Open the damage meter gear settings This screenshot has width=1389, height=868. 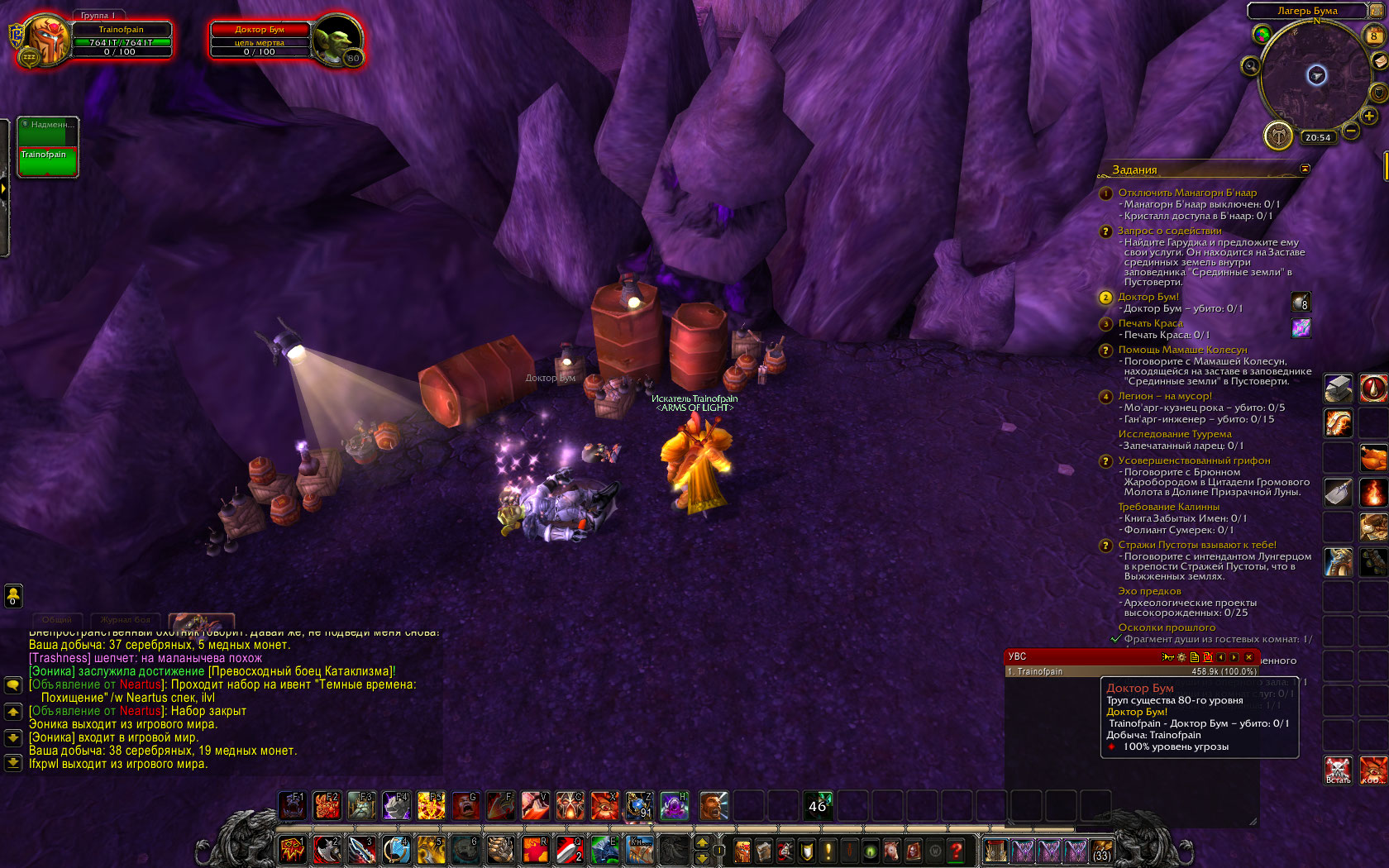point(1181,657)
